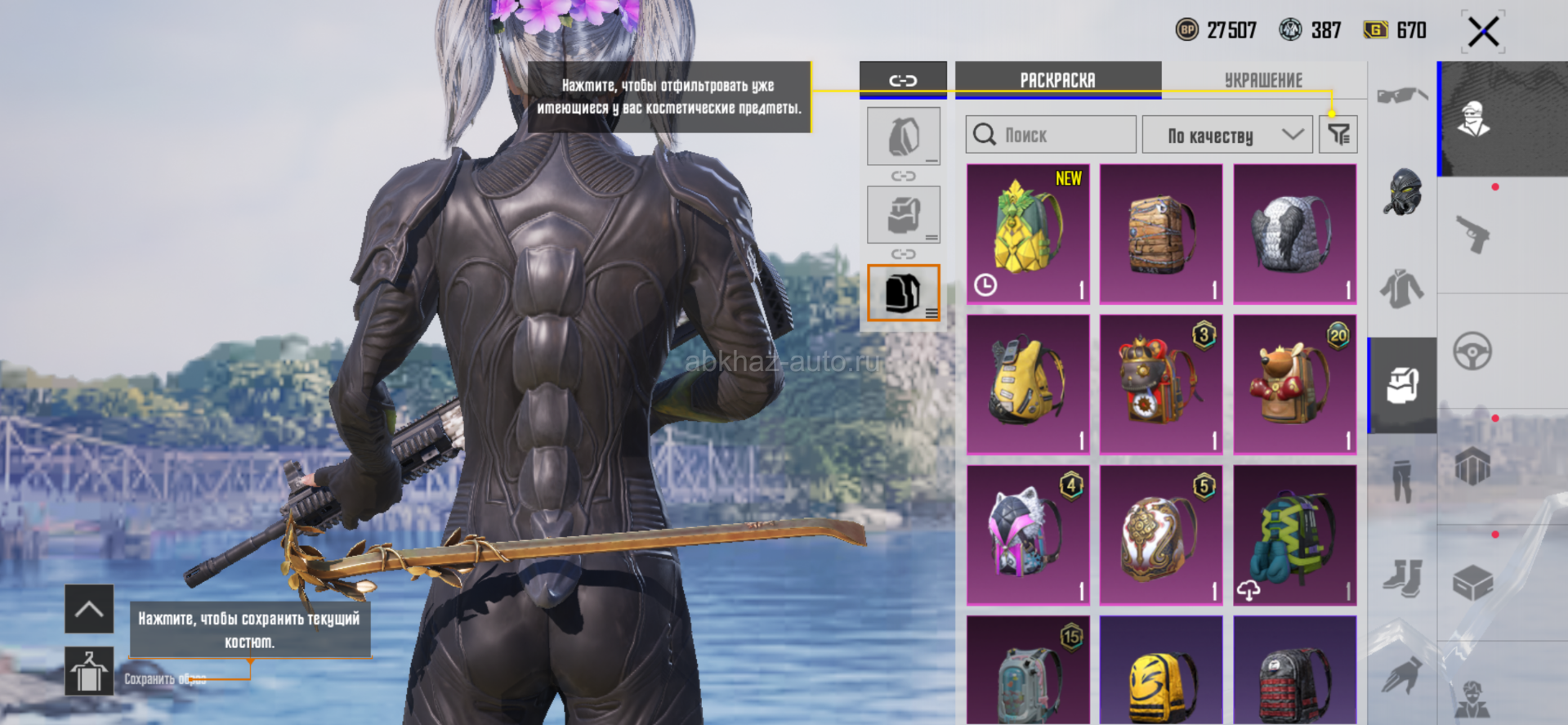Select the bear backpack with level 20 badge
The height and width of the screenshot is (725, 1568).
click(x=1294, y=384)
